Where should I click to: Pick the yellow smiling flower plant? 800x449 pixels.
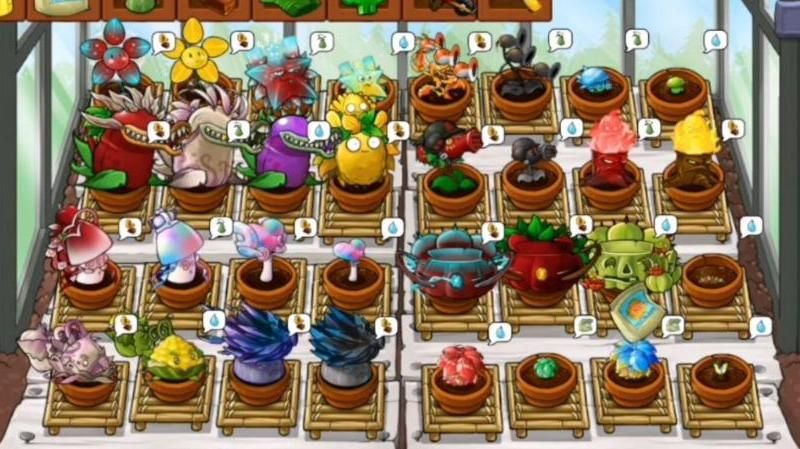click(x=196, y=52)
